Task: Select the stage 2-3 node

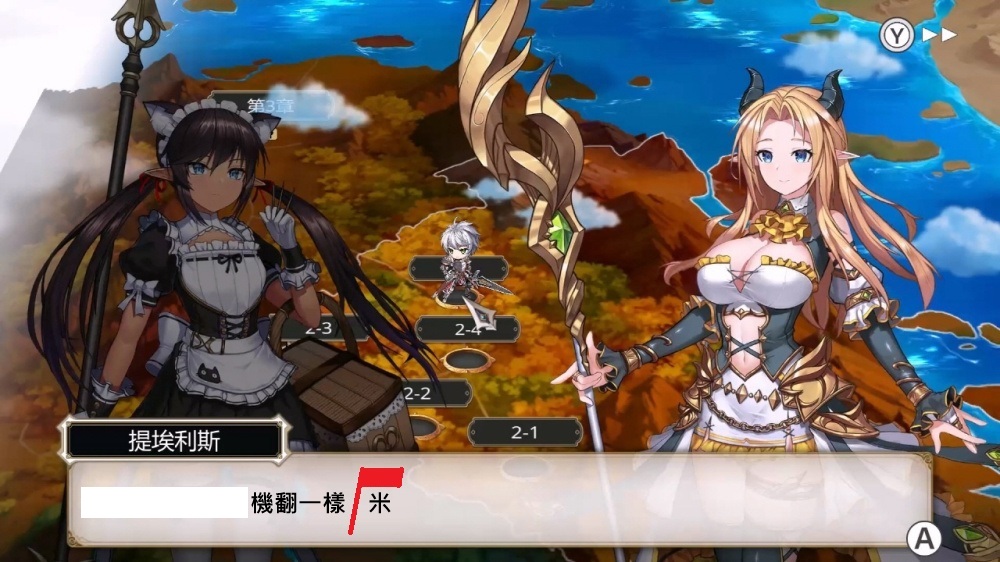Action: pyautogui.click(x=318, y=328)
